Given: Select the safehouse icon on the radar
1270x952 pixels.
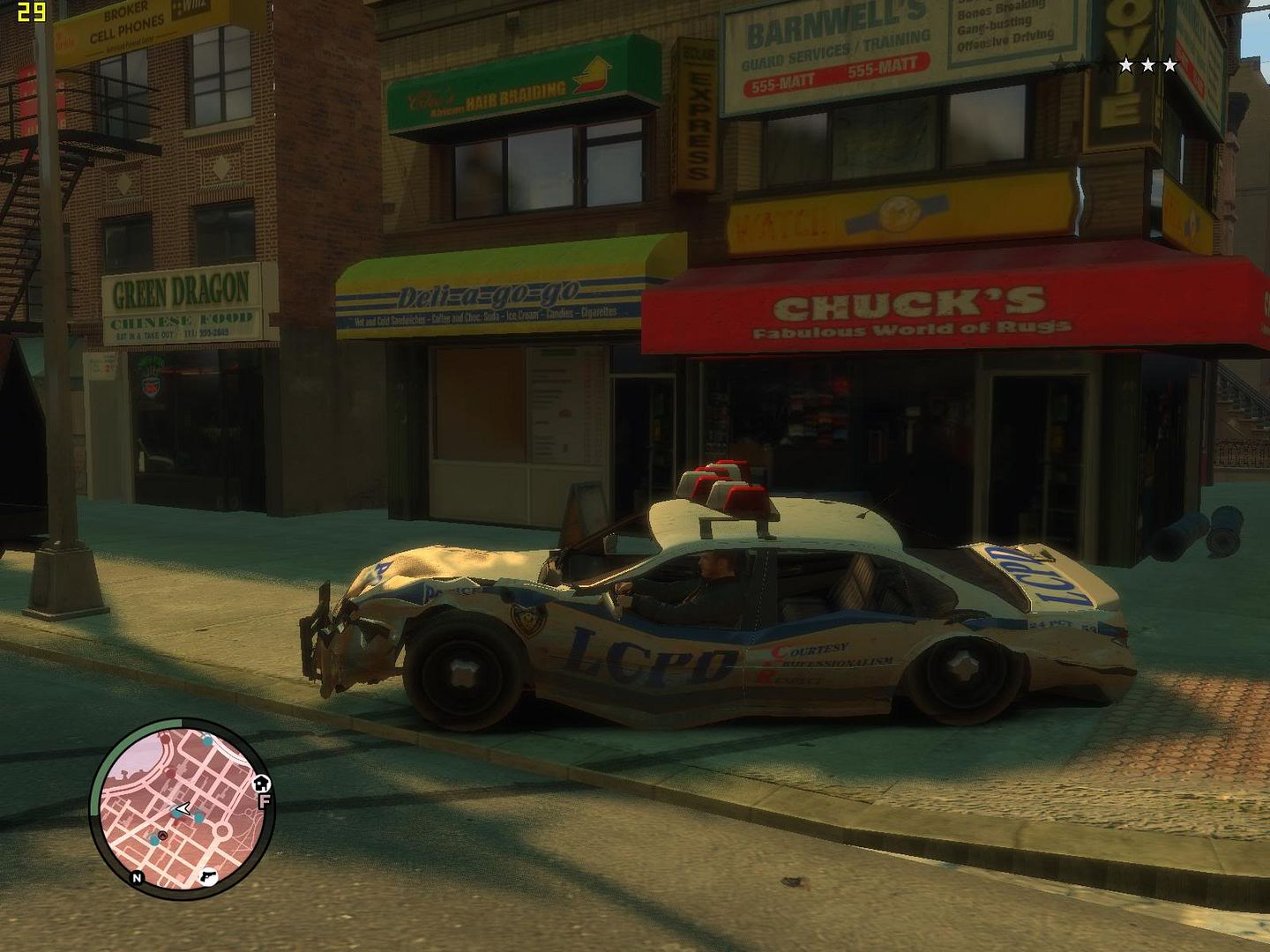Looking at the screenshot, I should [x=261, y=783].
